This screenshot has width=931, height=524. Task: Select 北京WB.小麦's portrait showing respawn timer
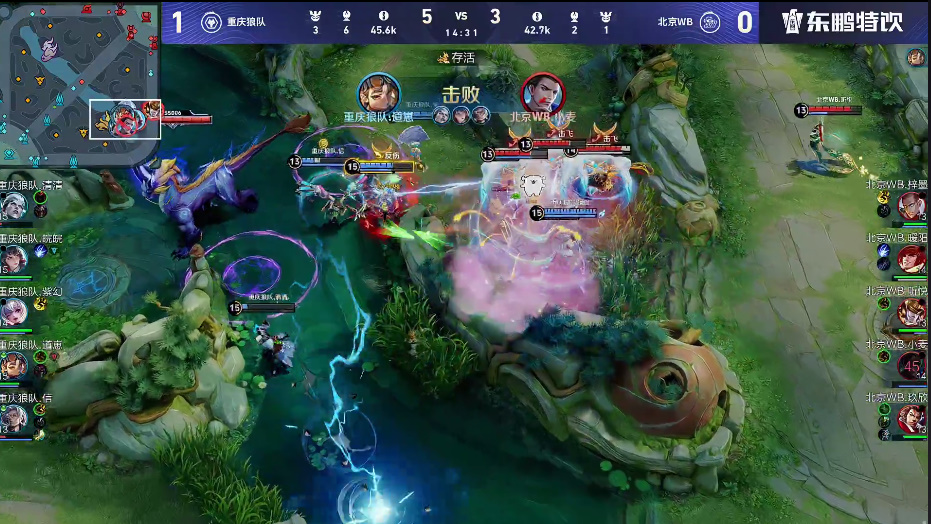913,365
